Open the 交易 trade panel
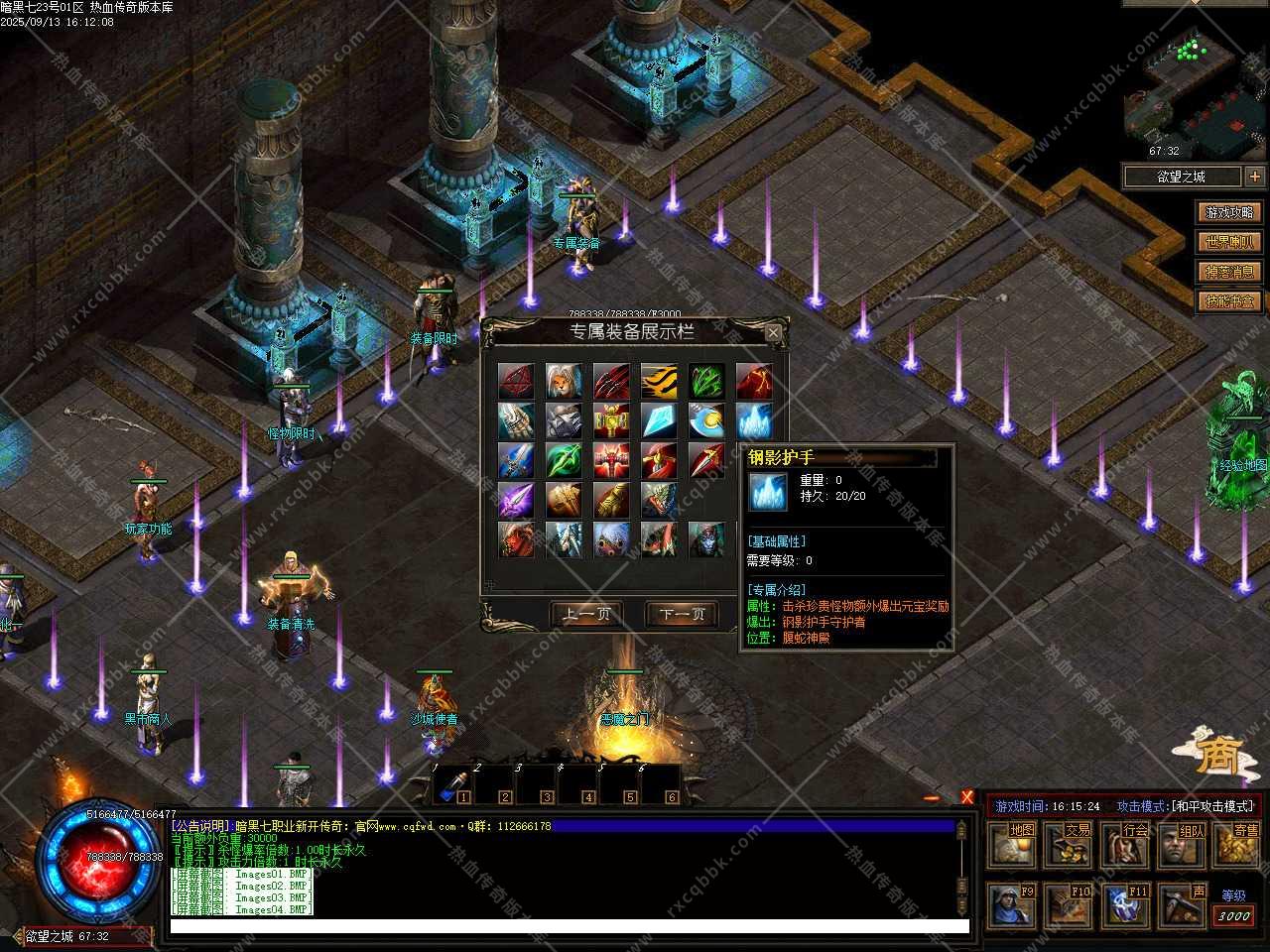 (1070, 844)
